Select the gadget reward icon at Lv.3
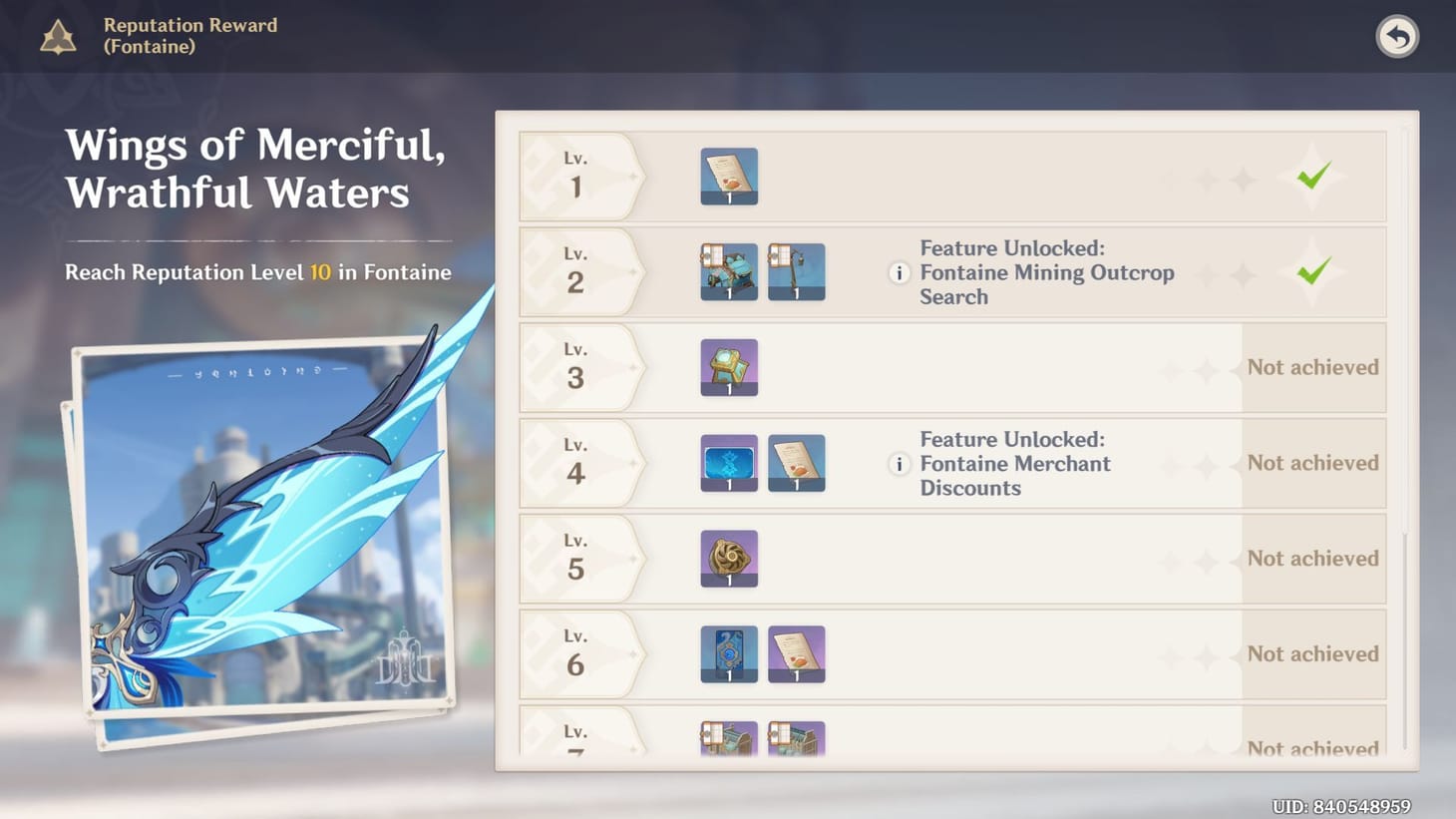This screenshot has height=819, width=1456. pyautogui.click(x=729, y=367)
